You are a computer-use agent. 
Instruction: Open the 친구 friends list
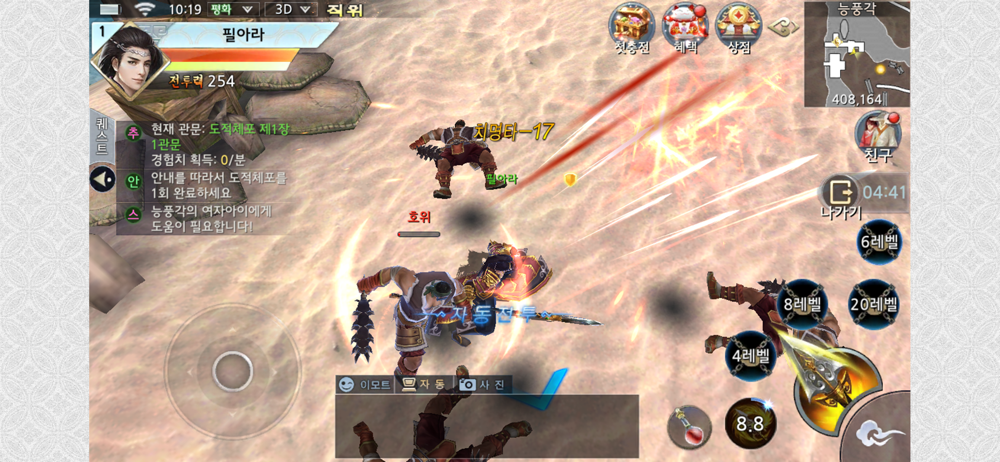point(876,134)
